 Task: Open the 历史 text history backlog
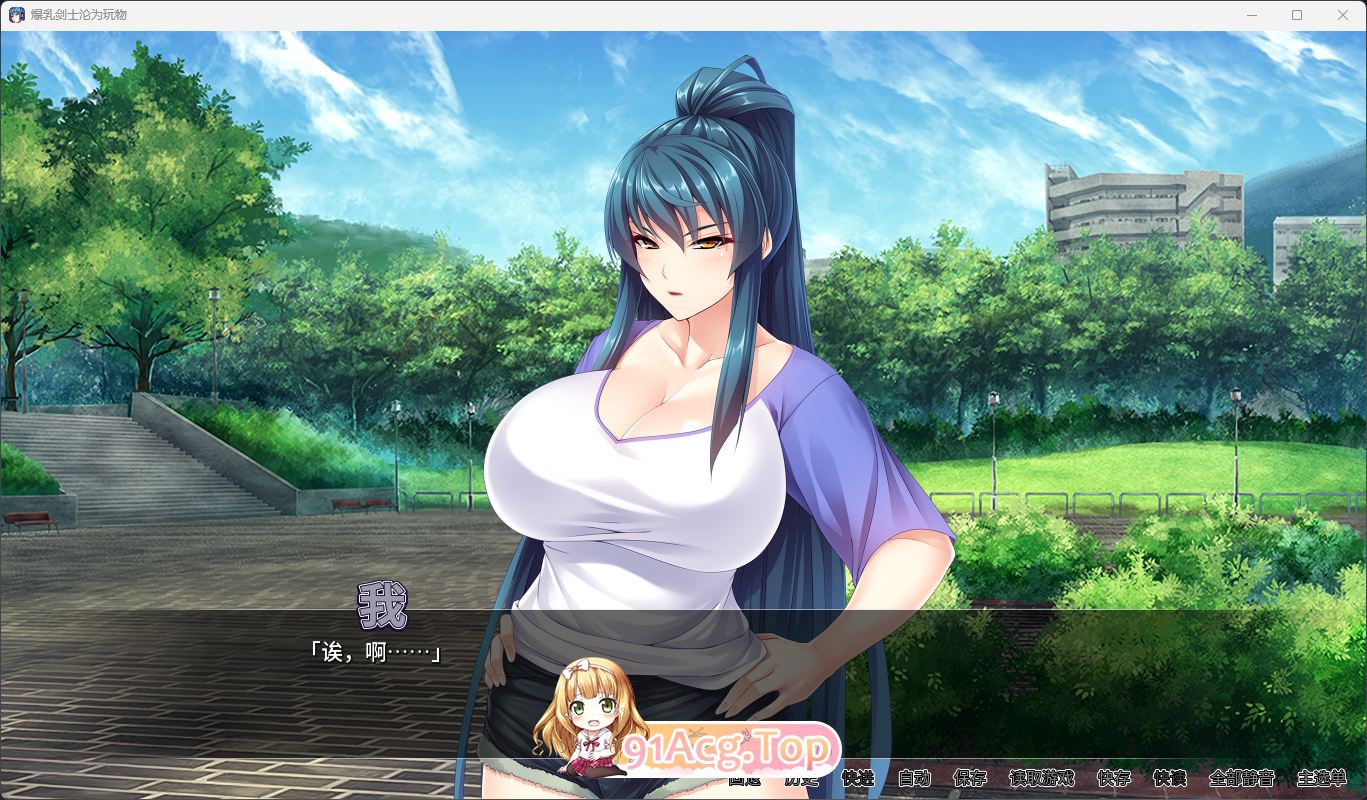pyautogui.click(x=800, y=778)
